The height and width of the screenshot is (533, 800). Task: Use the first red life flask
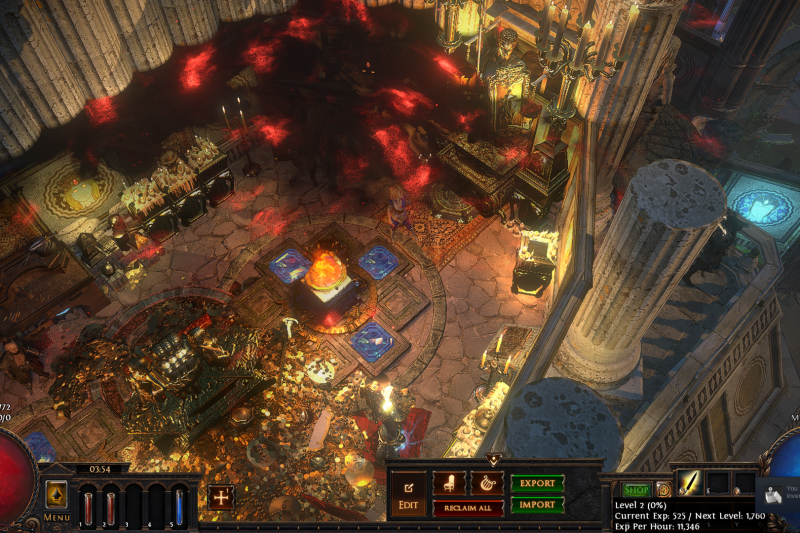[x=87, y=504]
